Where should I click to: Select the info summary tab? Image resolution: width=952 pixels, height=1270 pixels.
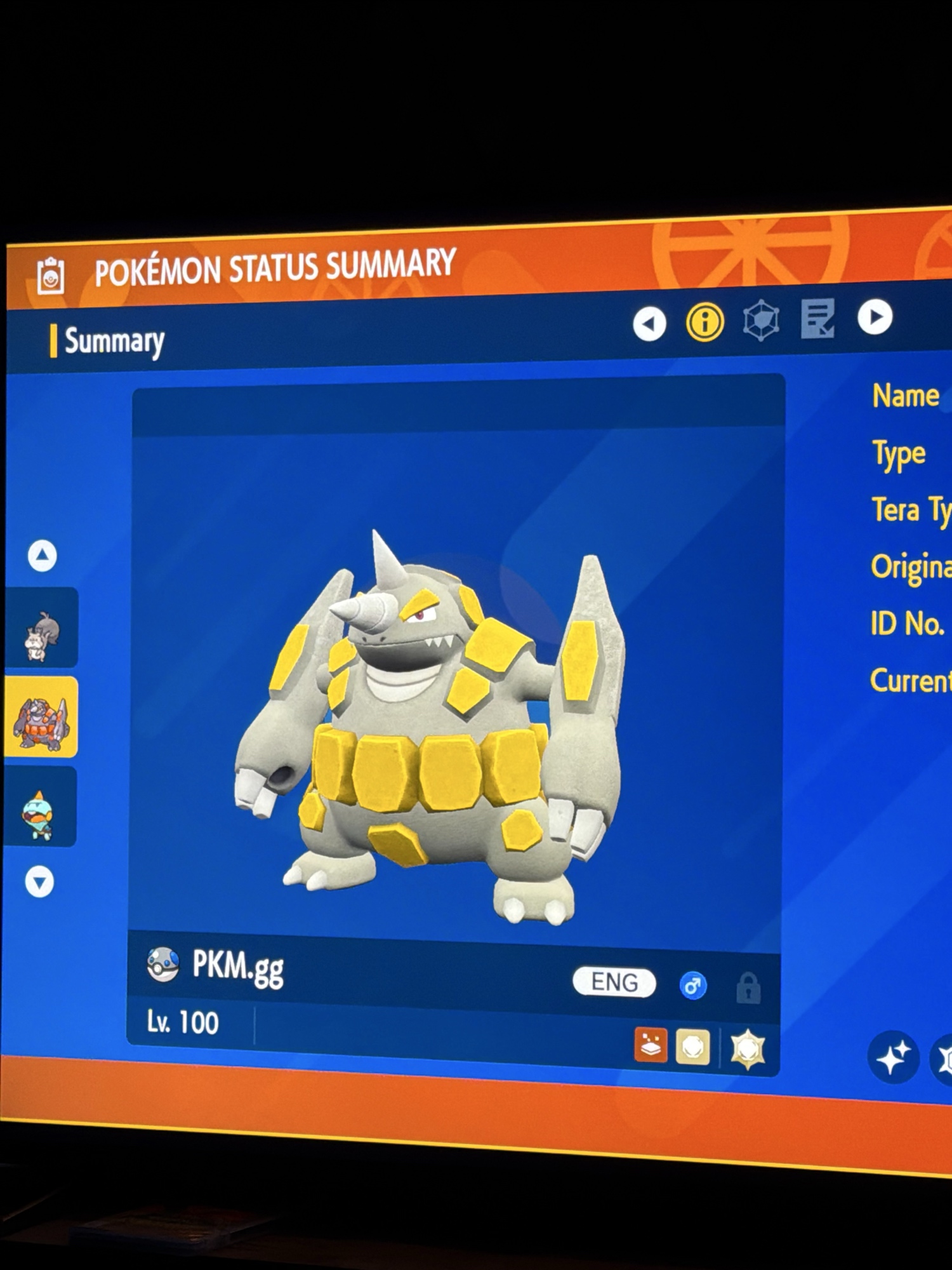pos(704,322)
